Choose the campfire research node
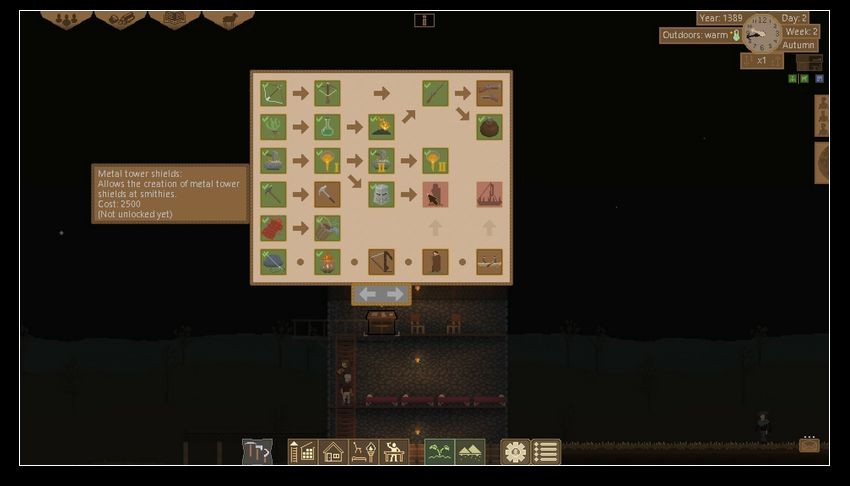The image size is (850, 486). point(381,127)
